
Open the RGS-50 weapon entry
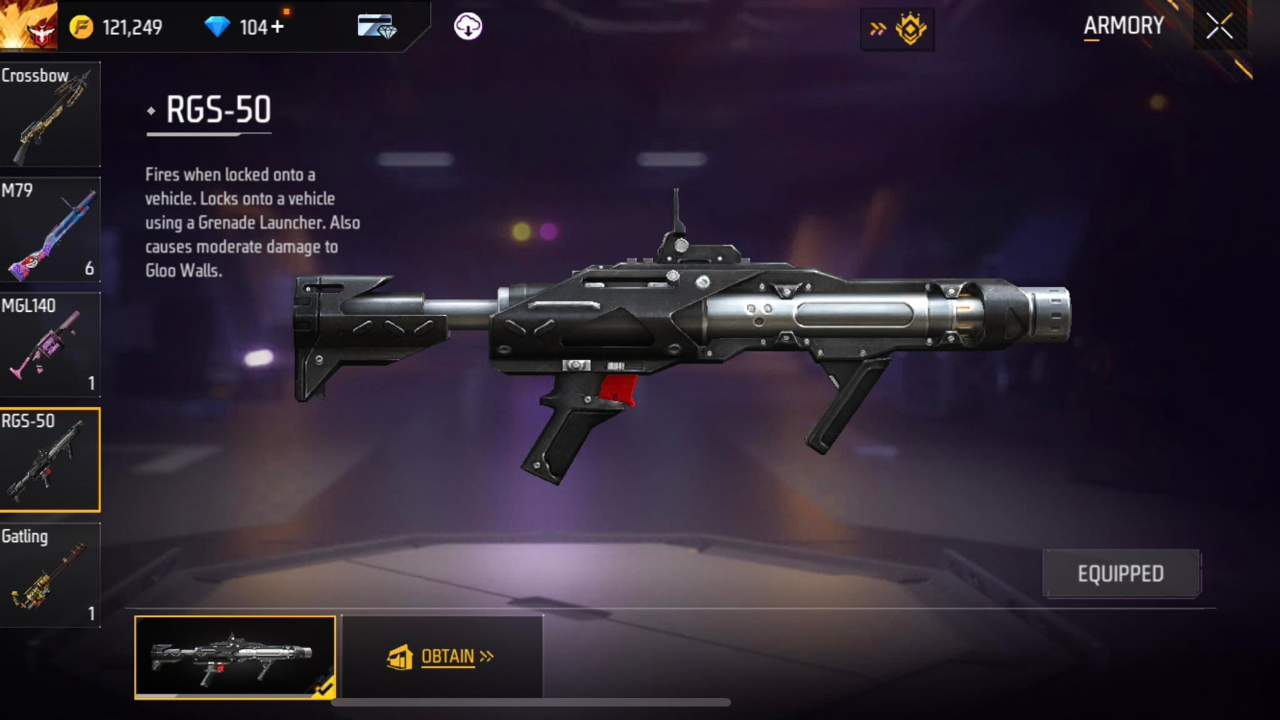pos(50,458)
